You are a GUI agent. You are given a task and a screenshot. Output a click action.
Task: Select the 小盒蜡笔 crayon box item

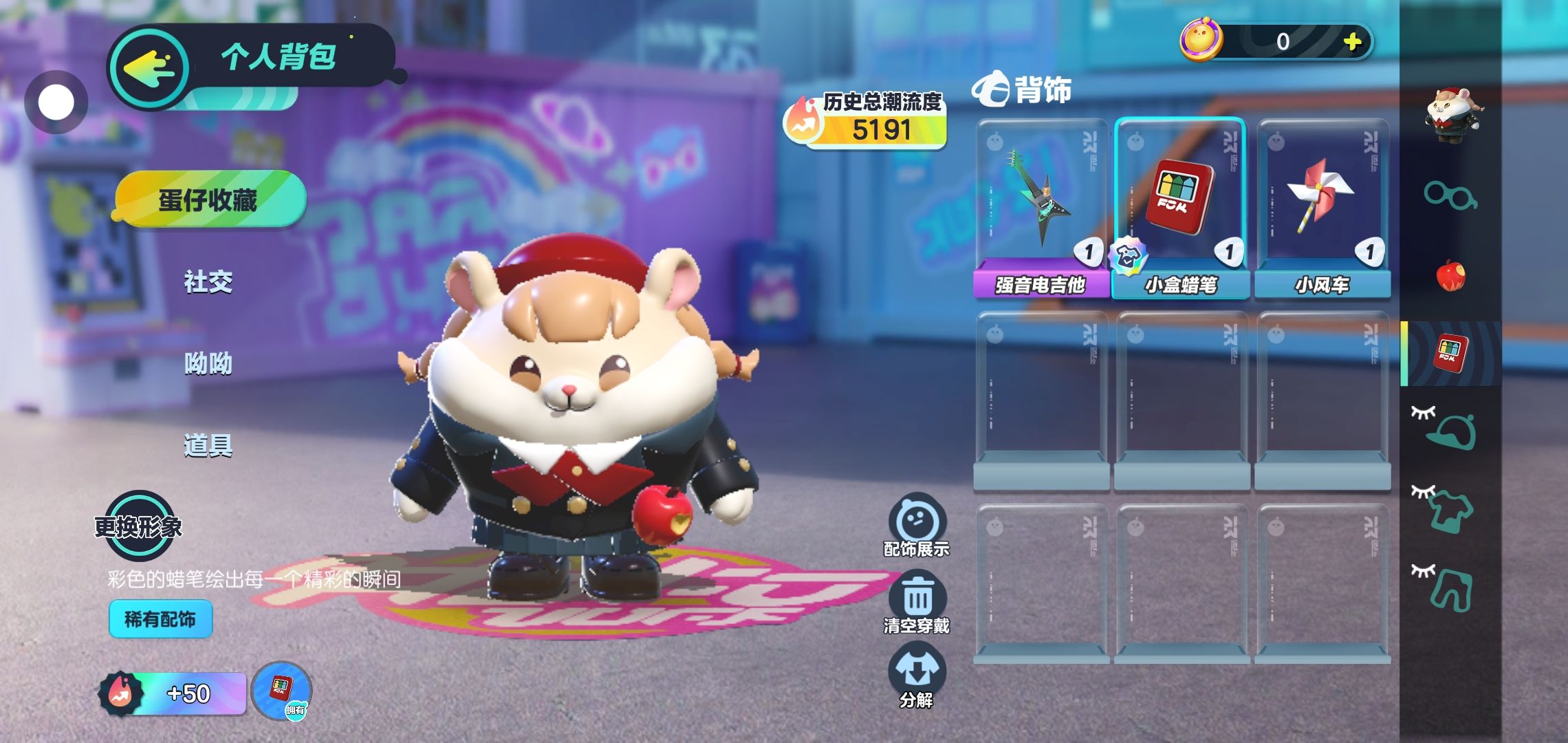point(1180,208)
